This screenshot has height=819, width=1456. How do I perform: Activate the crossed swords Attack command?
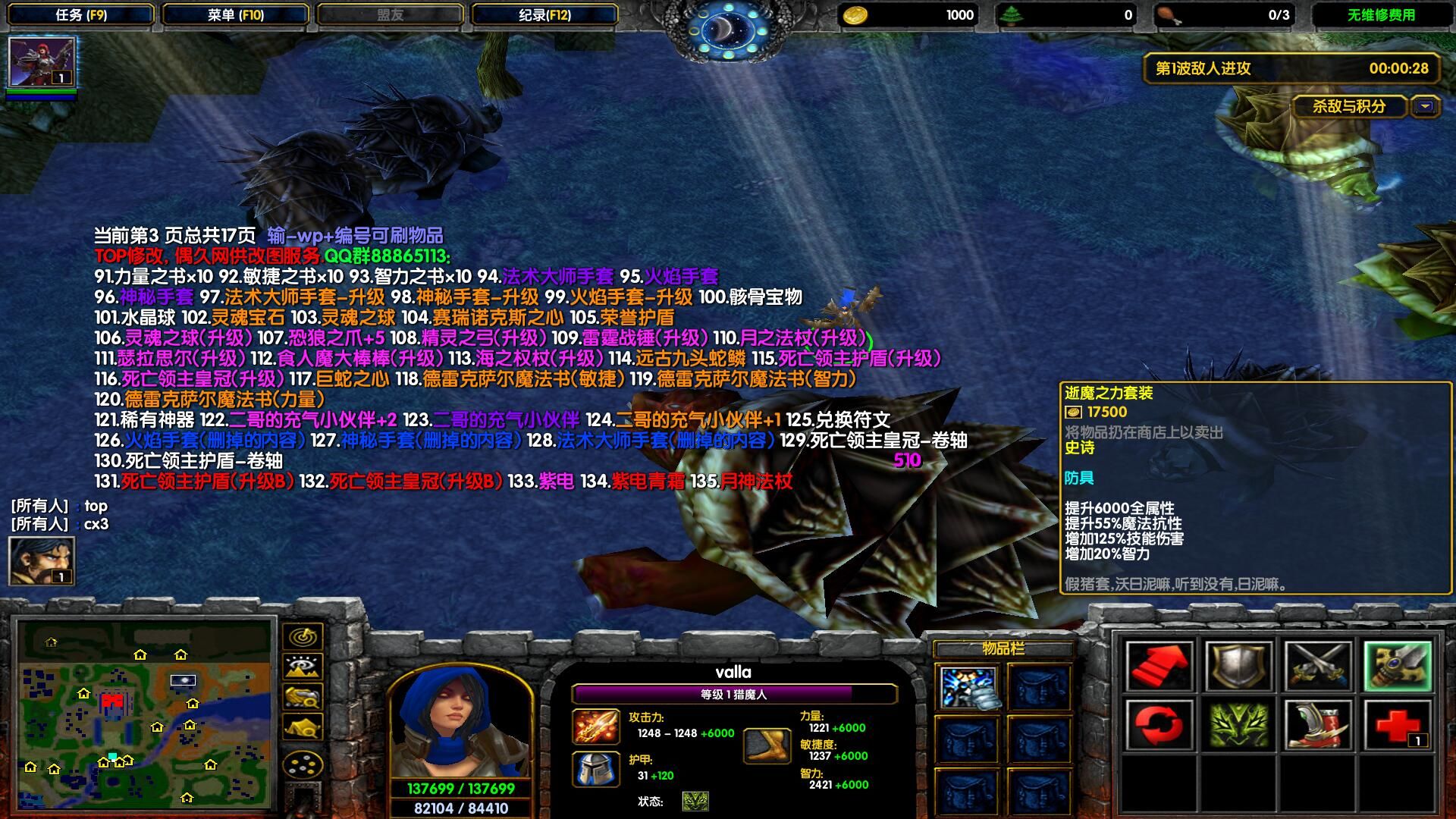point(1318,666)
